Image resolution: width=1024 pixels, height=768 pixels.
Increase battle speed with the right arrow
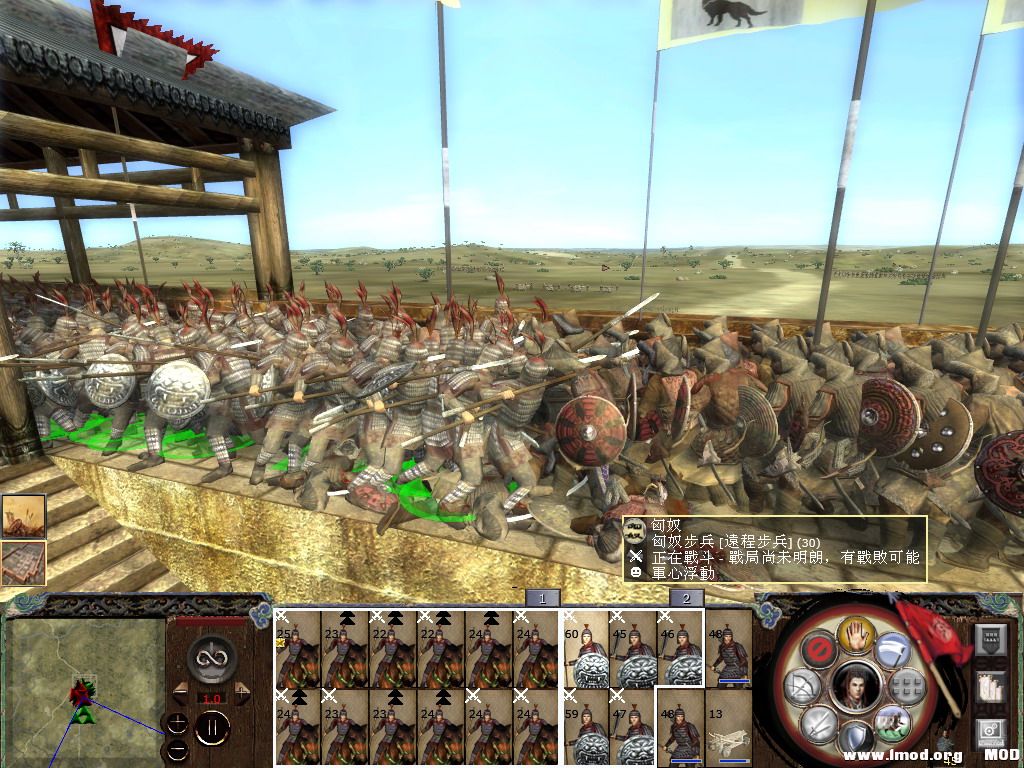(241, 692)
